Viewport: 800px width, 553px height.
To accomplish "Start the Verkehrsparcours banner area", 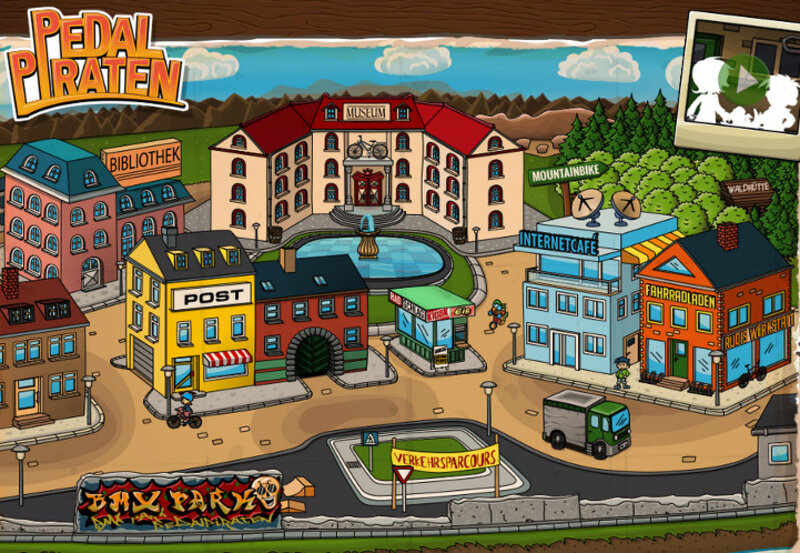I will coord(443,459).
